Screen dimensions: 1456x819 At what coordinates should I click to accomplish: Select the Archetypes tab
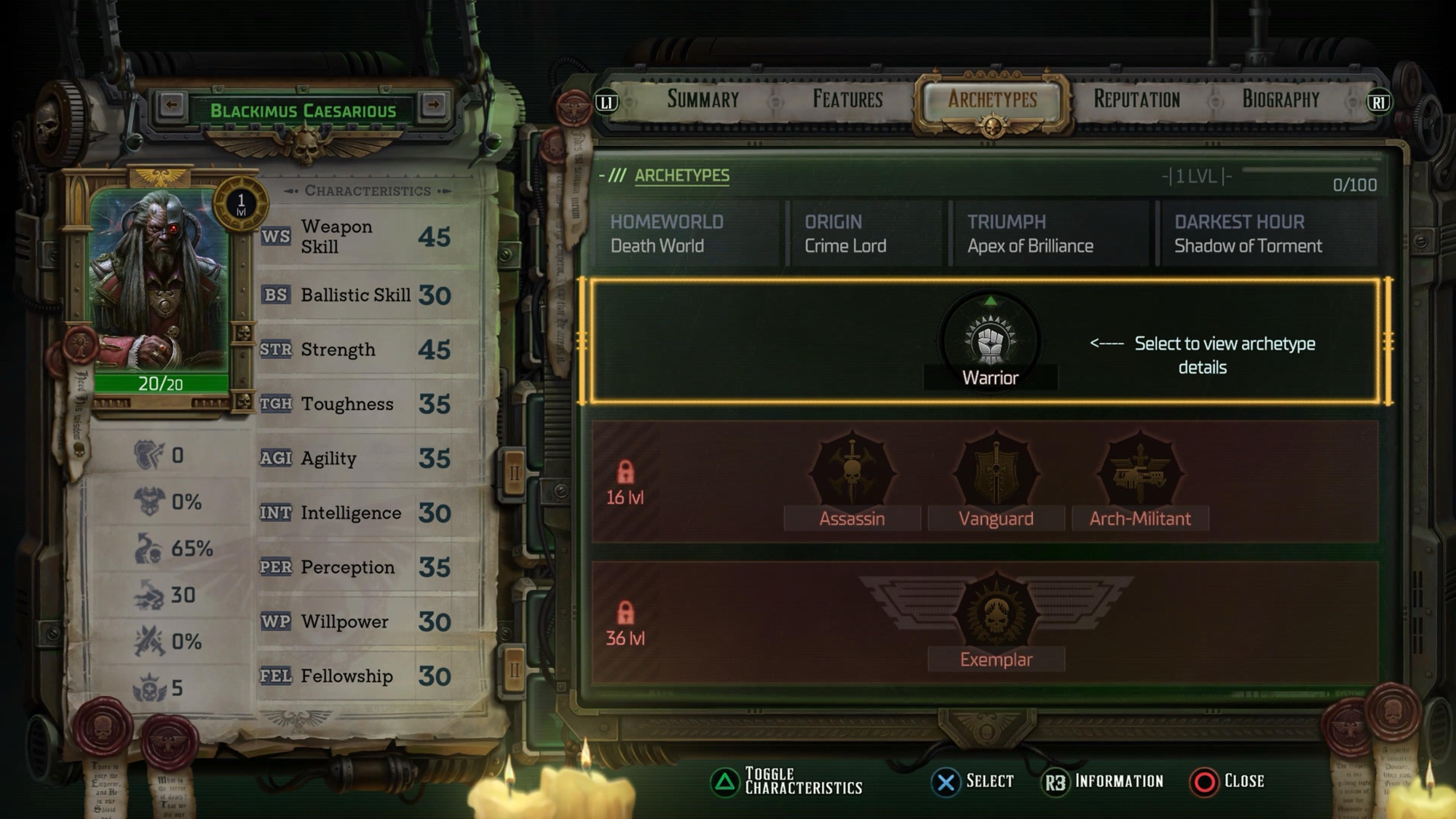[x=992, y=100]
